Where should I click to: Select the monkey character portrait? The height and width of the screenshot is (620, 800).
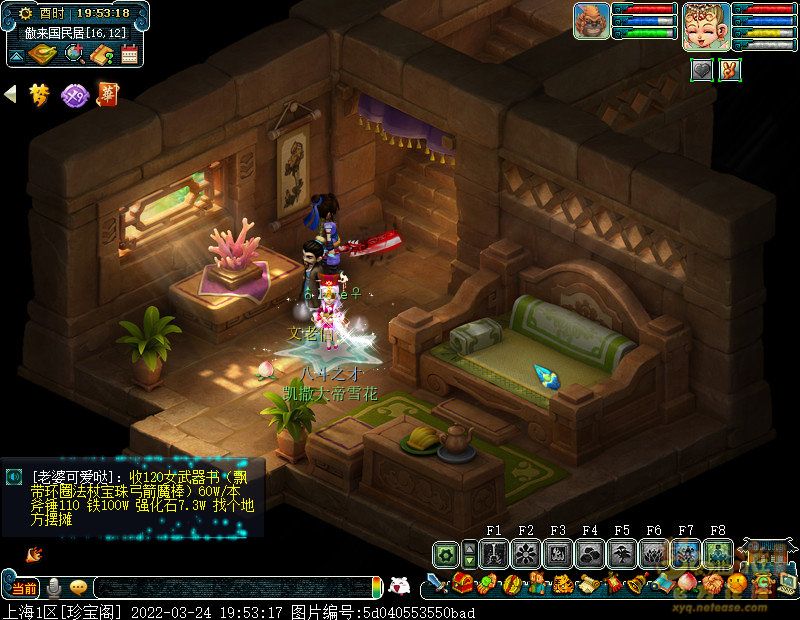click(x=591, y=21)
